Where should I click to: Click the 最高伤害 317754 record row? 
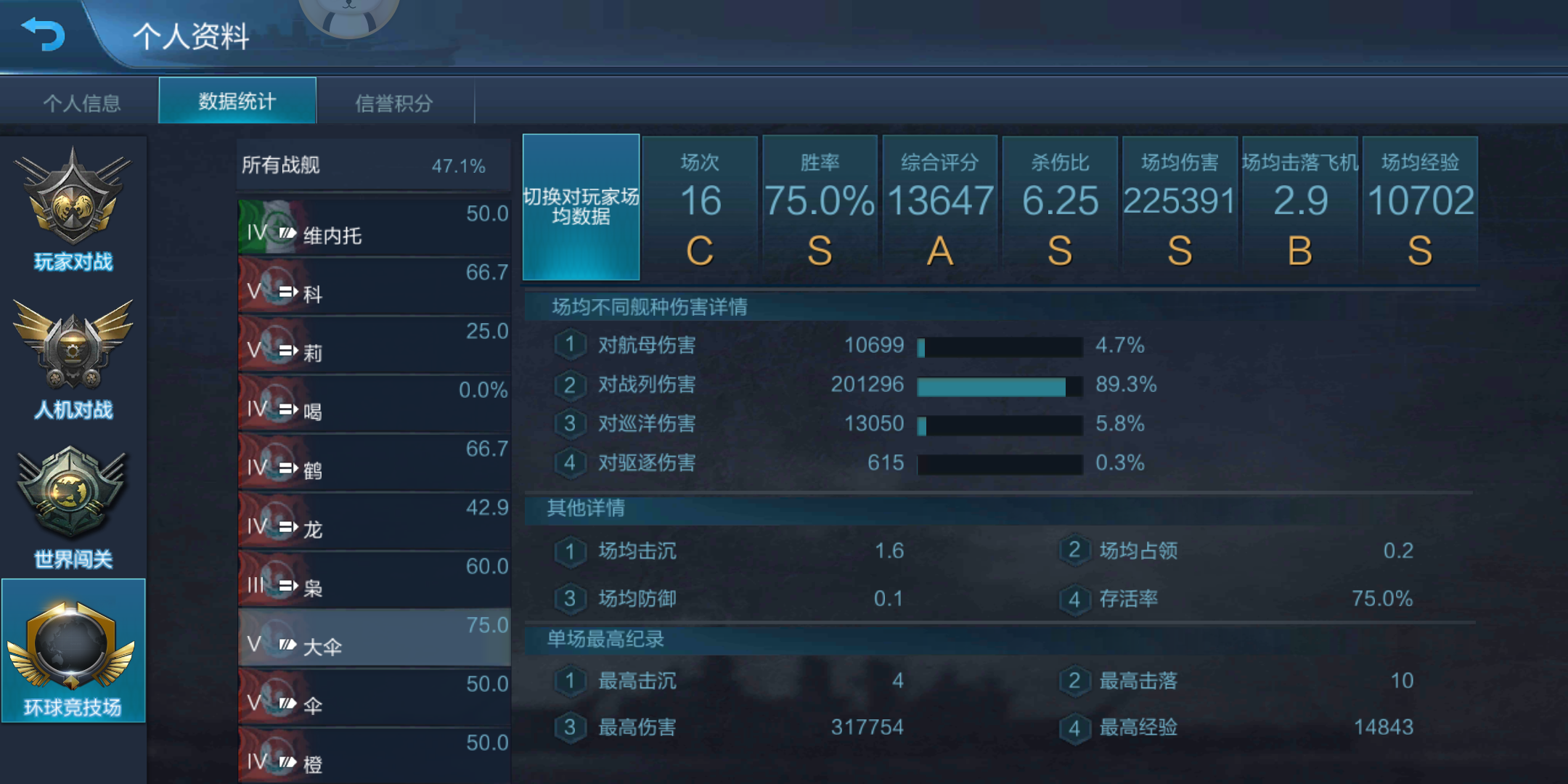coord(726,727)
